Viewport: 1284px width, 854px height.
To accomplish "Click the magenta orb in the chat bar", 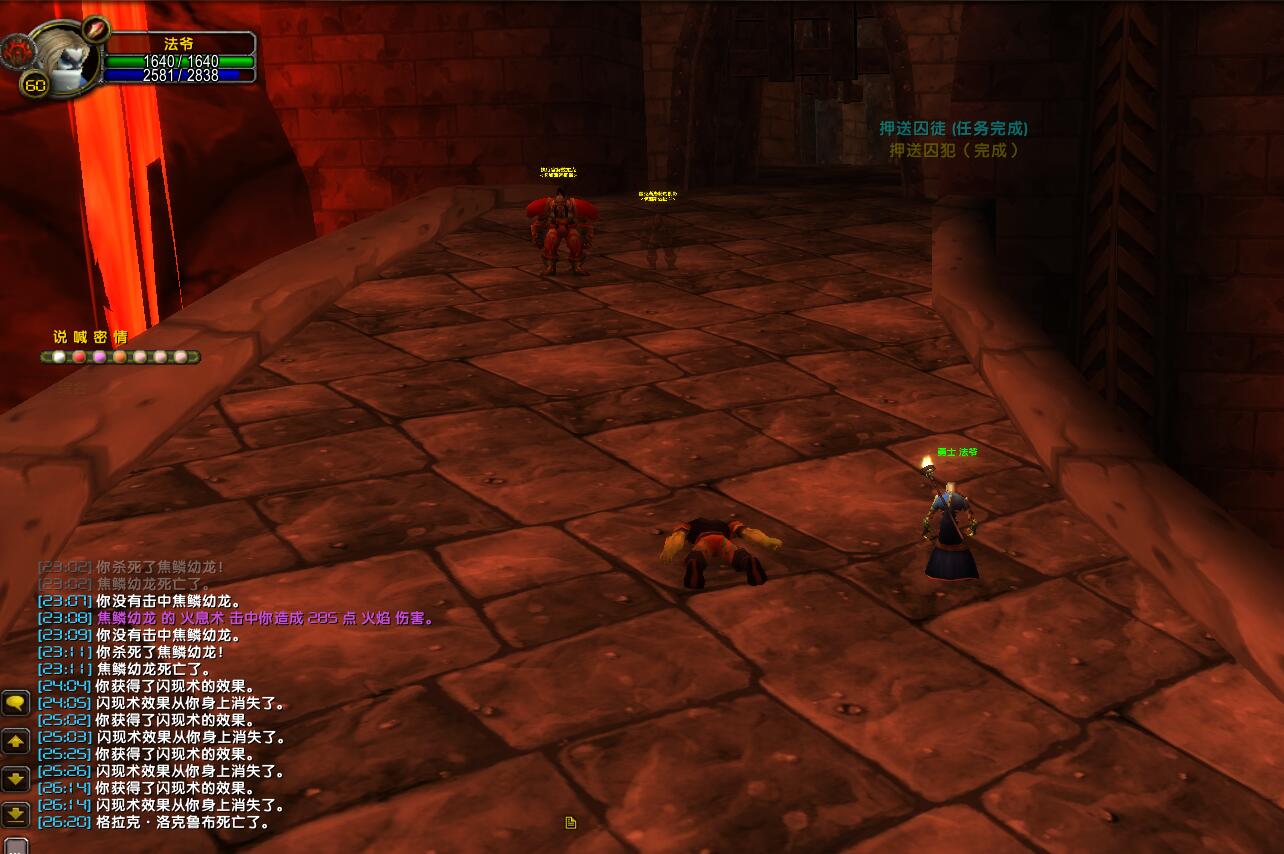I will pyautogui.click(x=99, y=357).
